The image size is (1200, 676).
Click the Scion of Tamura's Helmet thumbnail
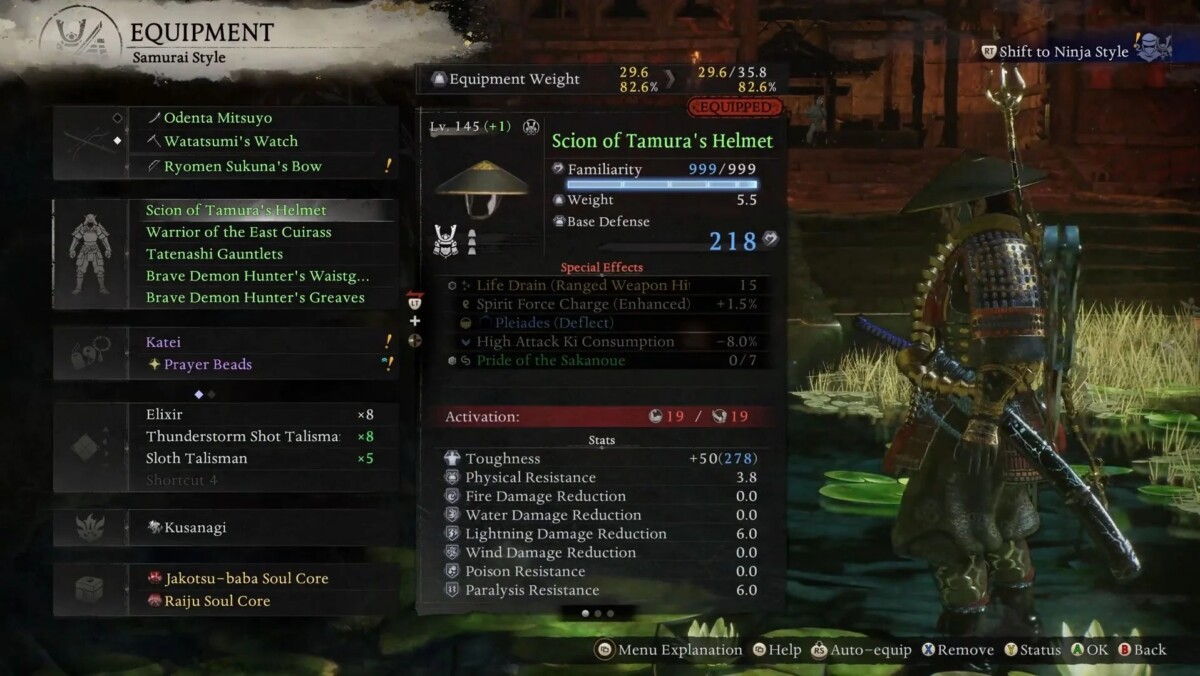pyautogui.click(x=483, y=188)
